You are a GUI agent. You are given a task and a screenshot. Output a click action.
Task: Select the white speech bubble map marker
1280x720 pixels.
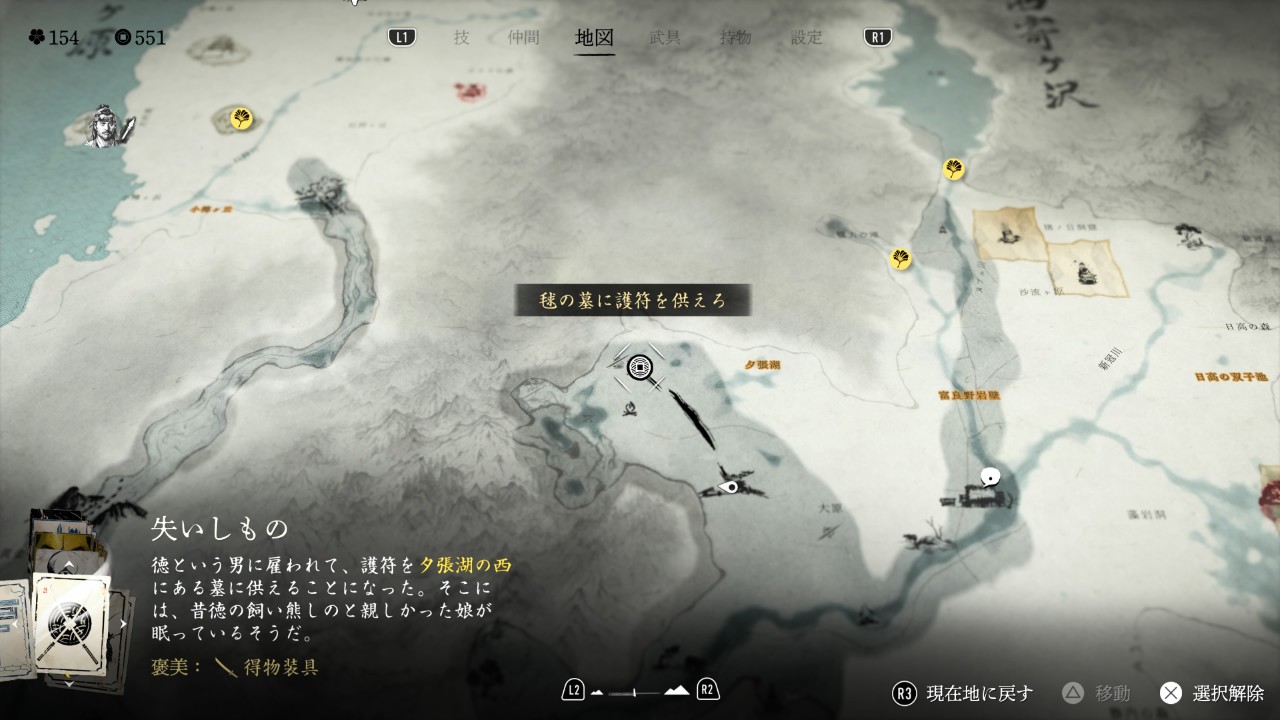pos(991,477)
